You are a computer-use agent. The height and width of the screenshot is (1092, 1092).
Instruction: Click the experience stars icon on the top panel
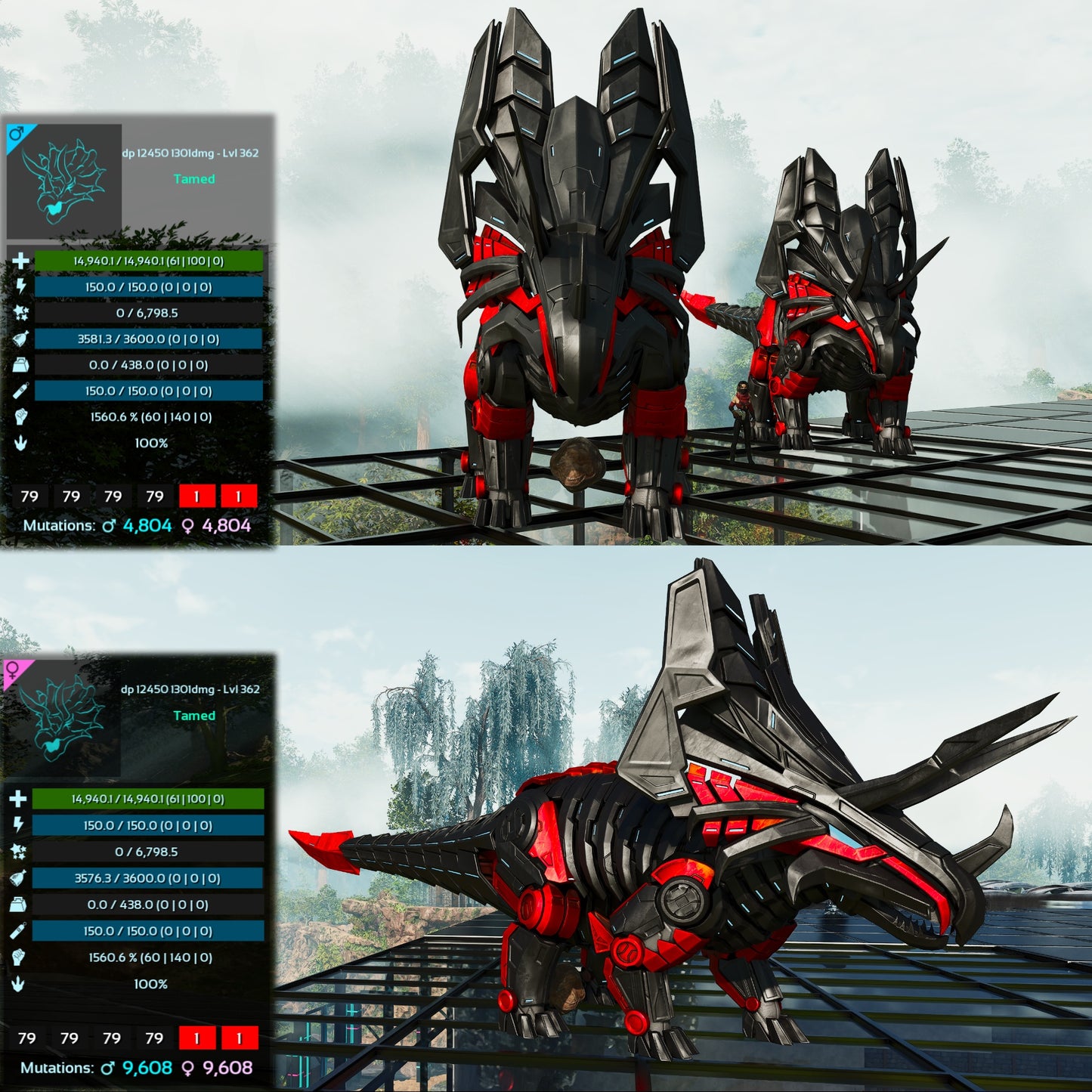click(x=20, y=314)
